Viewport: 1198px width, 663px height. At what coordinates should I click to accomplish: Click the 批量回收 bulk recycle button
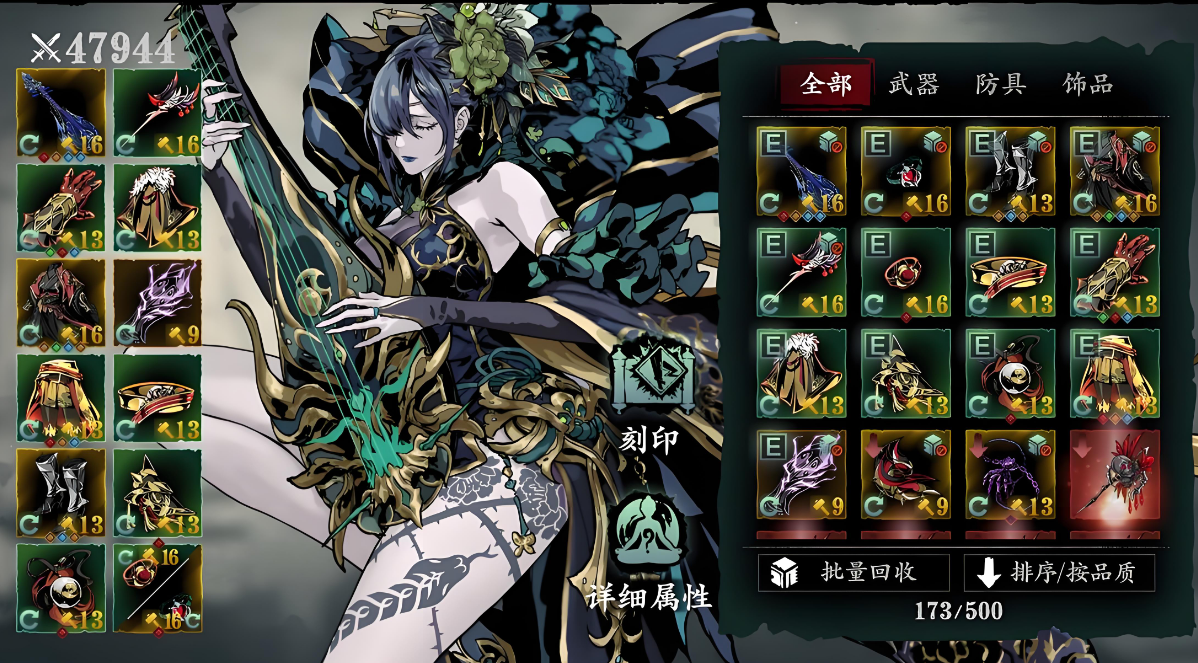tap(853, 573)
